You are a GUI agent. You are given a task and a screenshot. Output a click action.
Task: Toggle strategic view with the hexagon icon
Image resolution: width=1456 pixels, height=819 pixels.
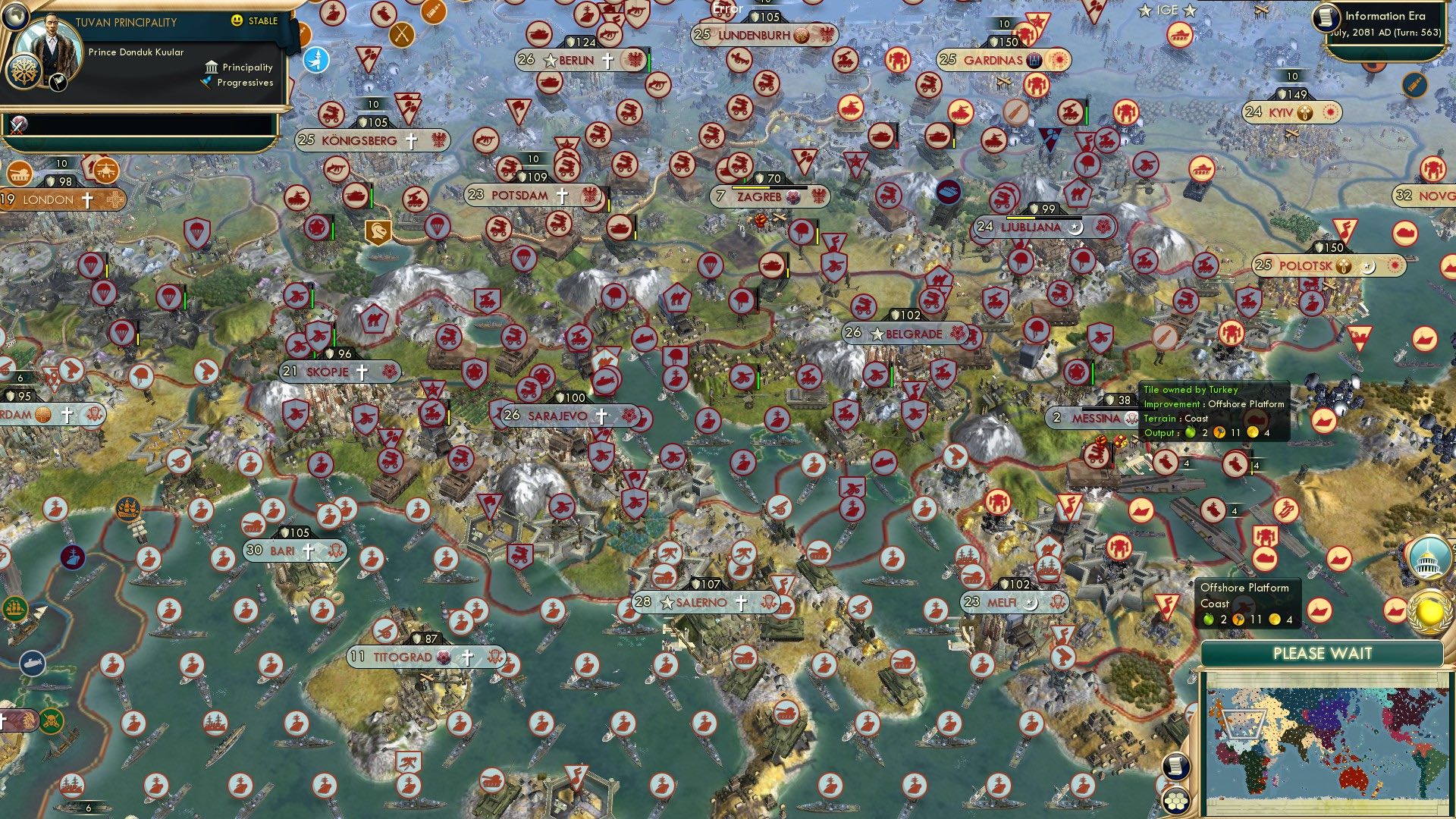point(1175,802)
